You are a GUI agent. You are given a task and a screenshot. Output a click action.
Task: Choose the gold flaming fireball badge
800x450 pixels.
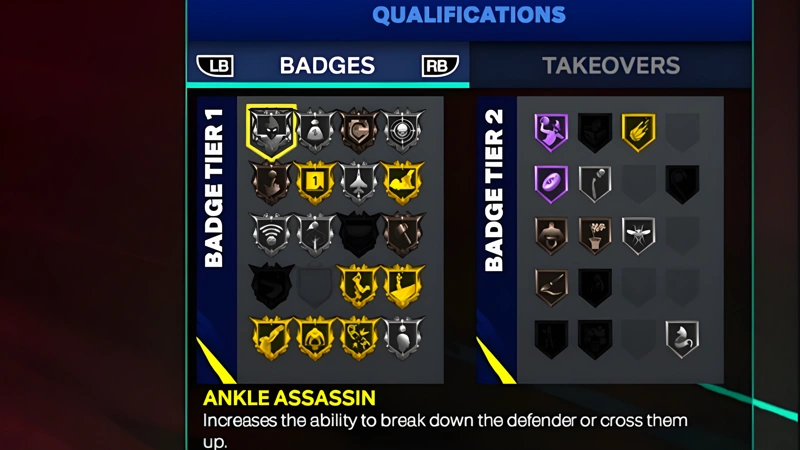(x=639, y=131)
